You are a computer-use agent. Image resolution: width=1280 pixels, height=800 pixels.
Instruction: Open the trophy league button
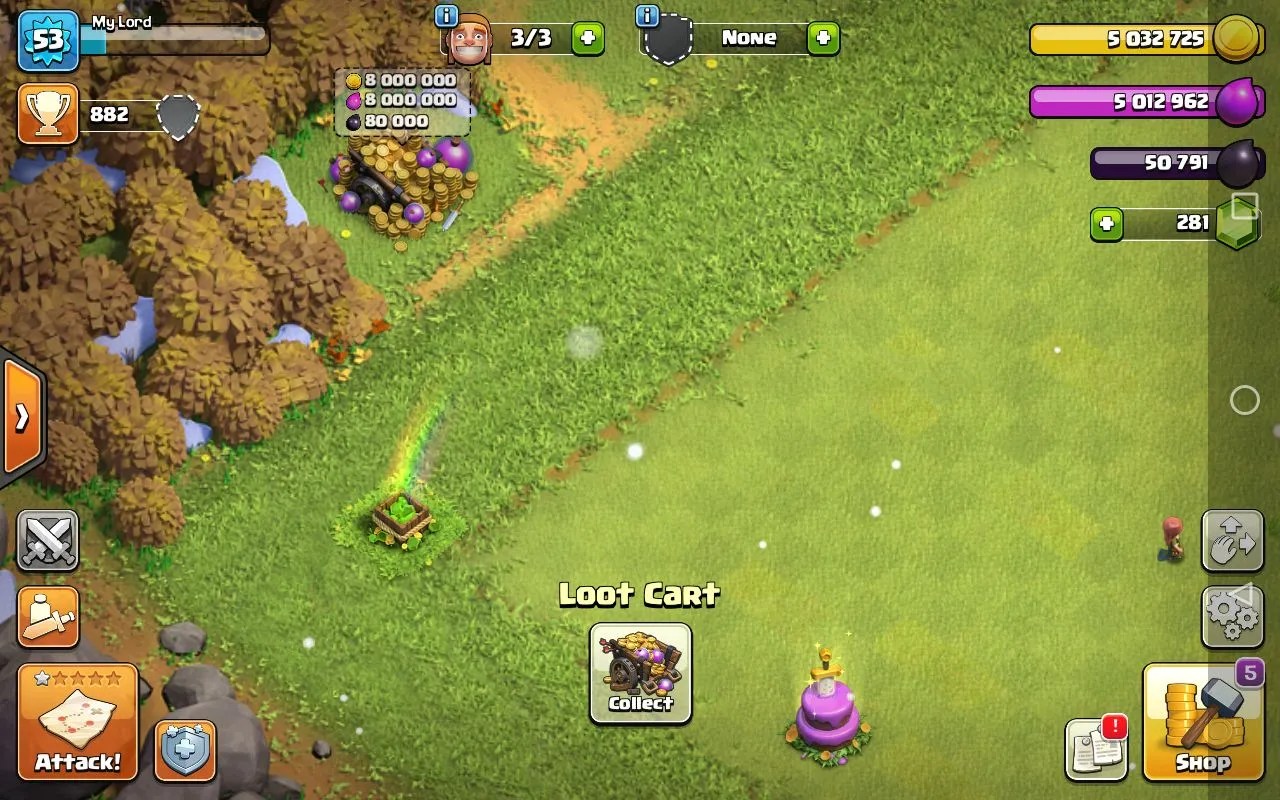47,115
